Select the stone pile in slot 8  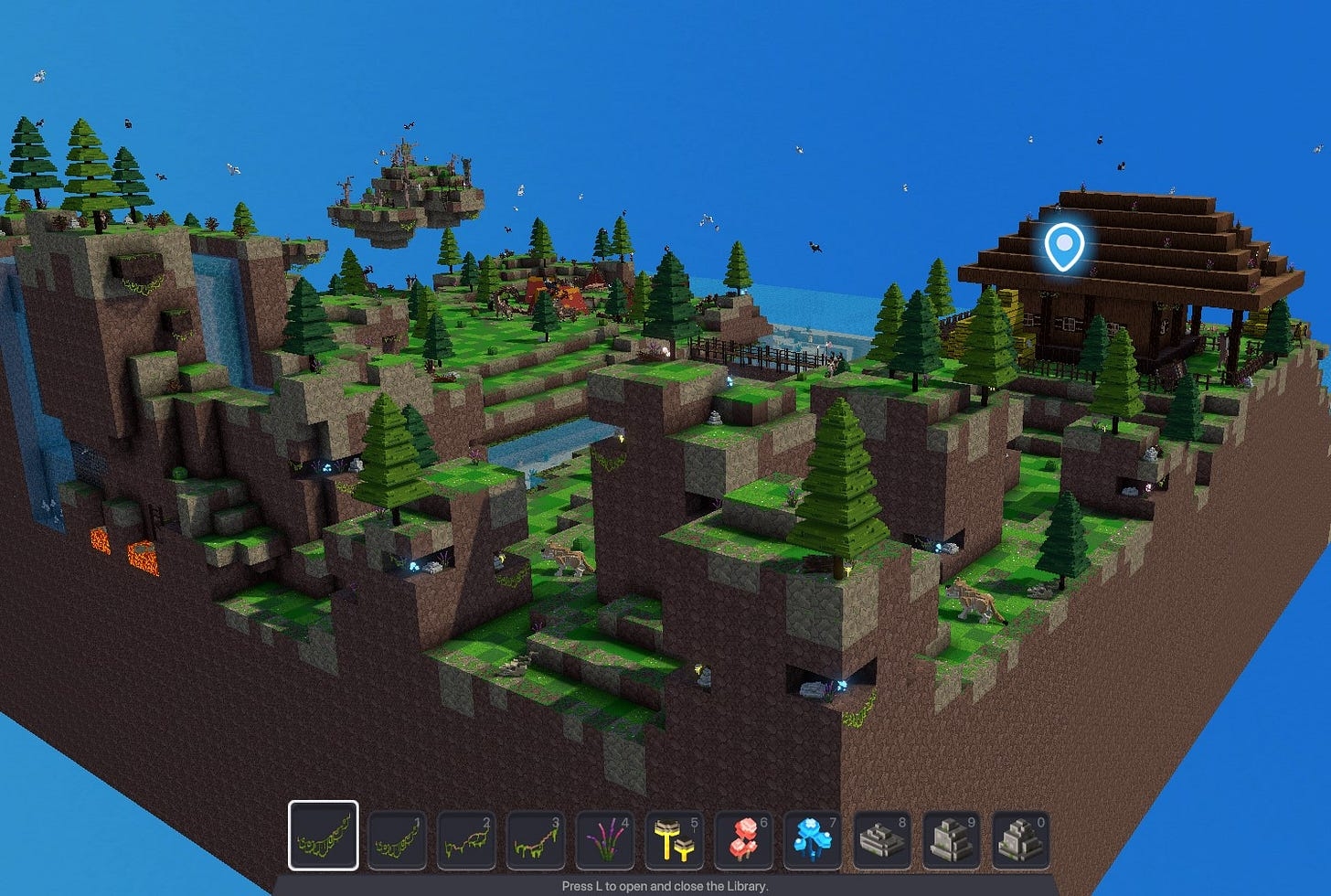click(x=884, y=839)
